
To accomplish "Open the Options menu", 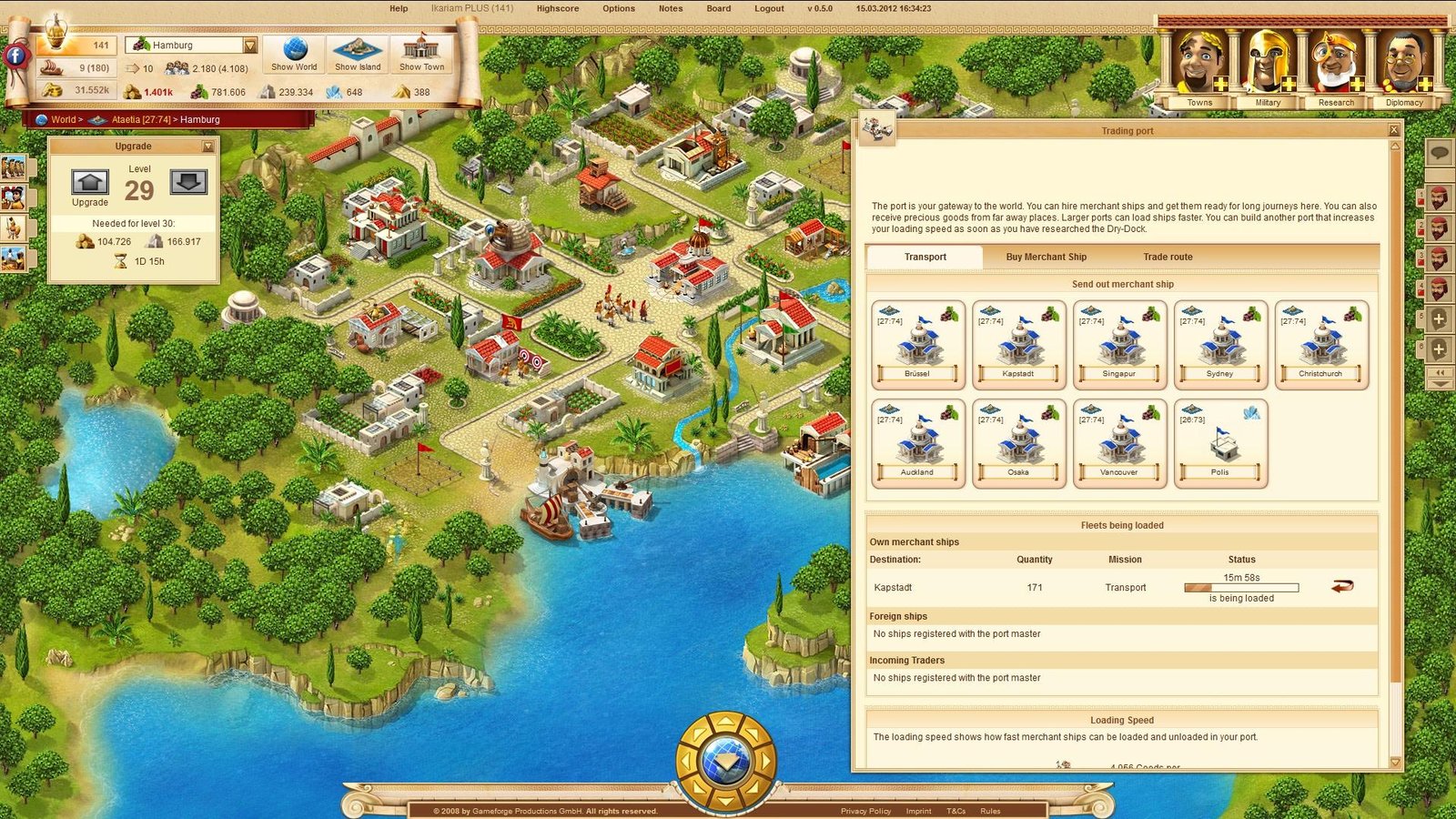I will [618, 9].
